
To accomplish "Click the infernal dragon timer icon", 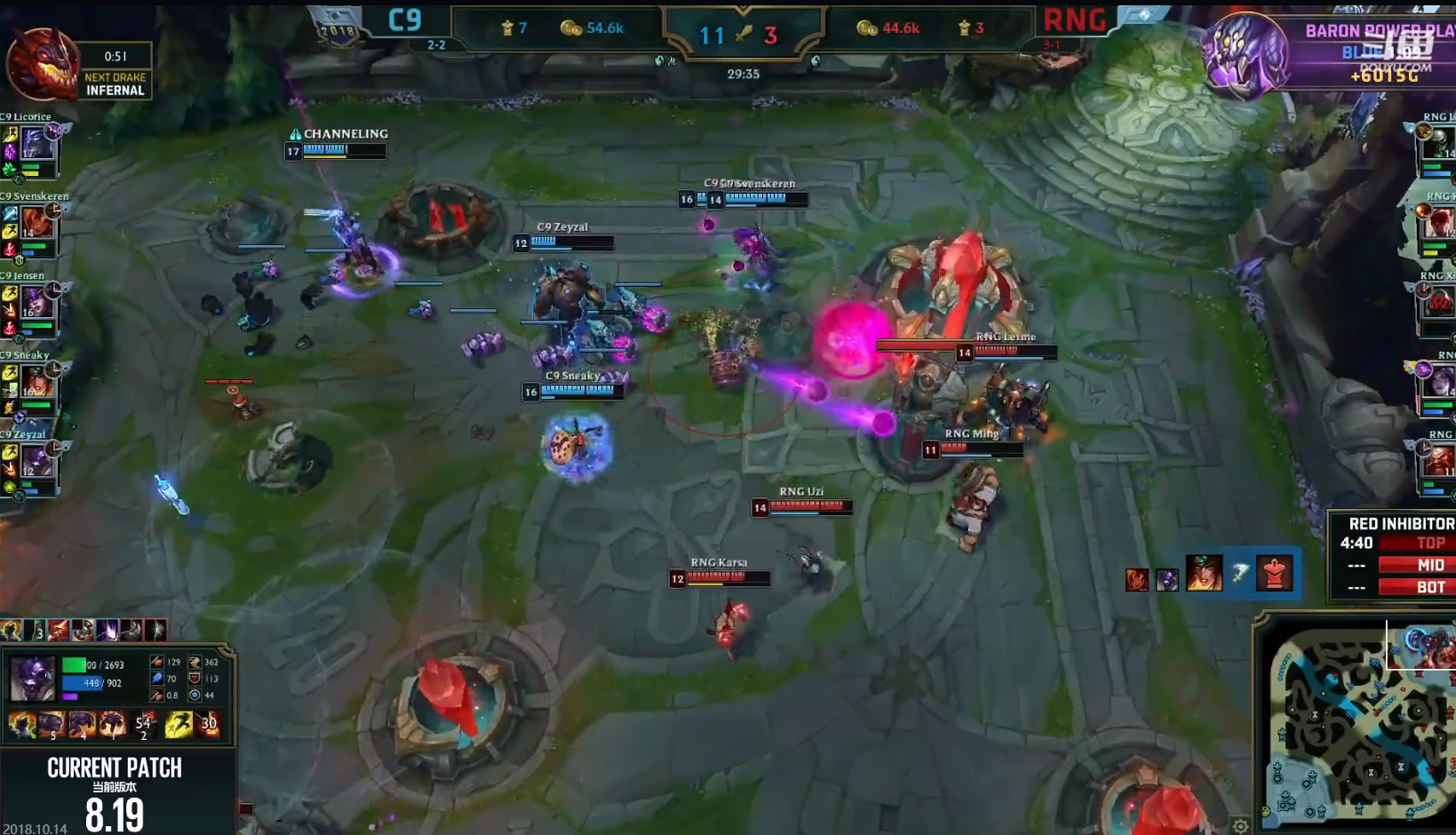I will (41, 64).
